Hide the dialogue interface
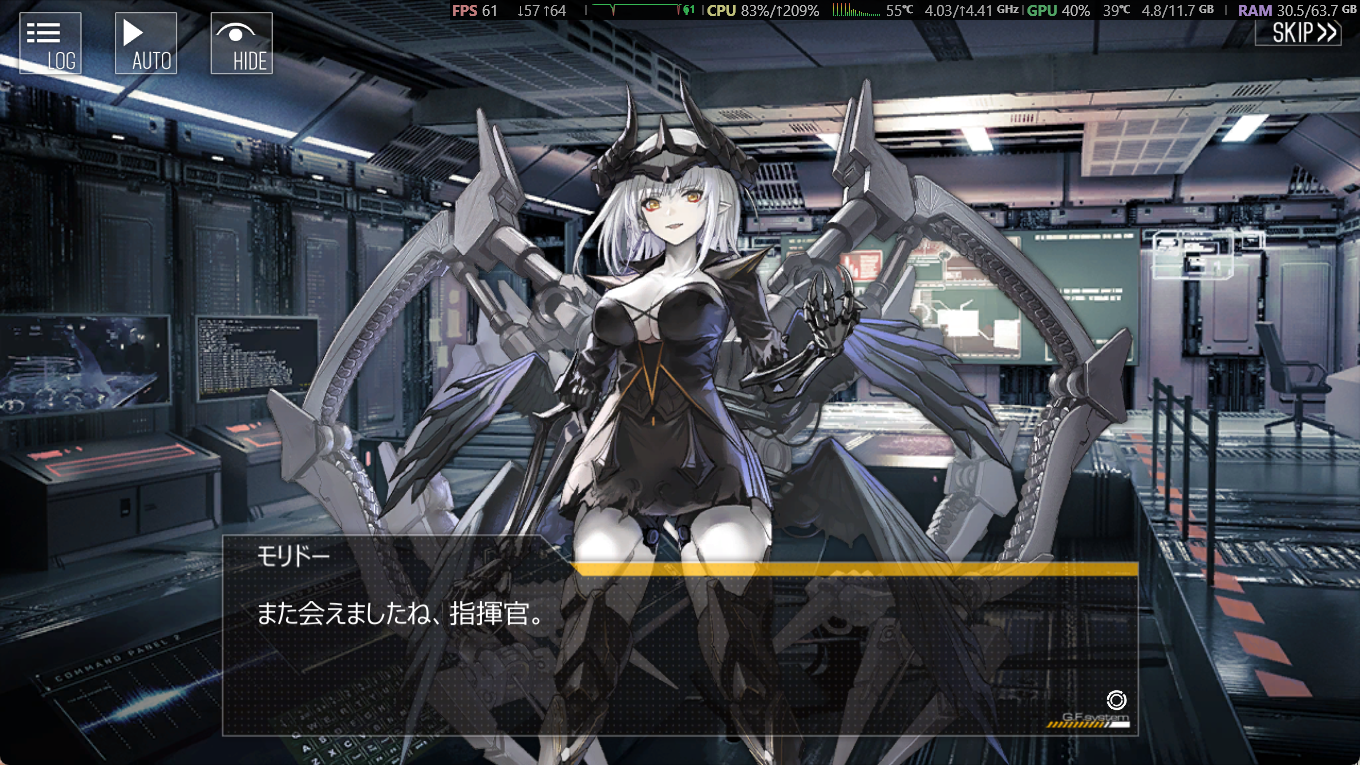This screenshot has width=1360, height=765. pyautogui.click(x=242, y=44)
